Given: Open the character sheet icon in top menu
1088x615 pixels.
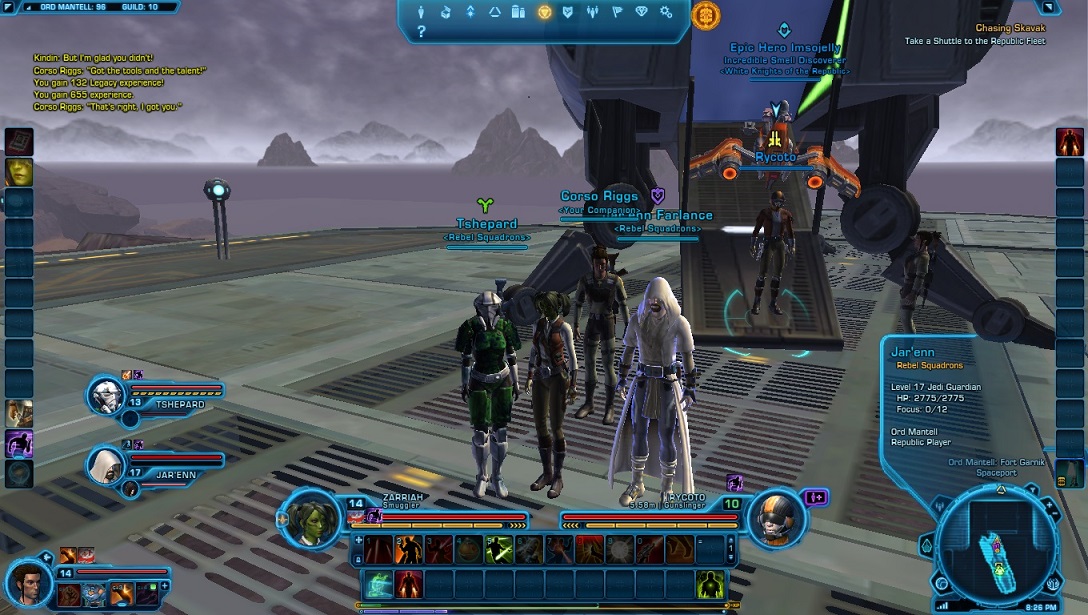Looking at the screenshot, I should (x=420, y=13).
